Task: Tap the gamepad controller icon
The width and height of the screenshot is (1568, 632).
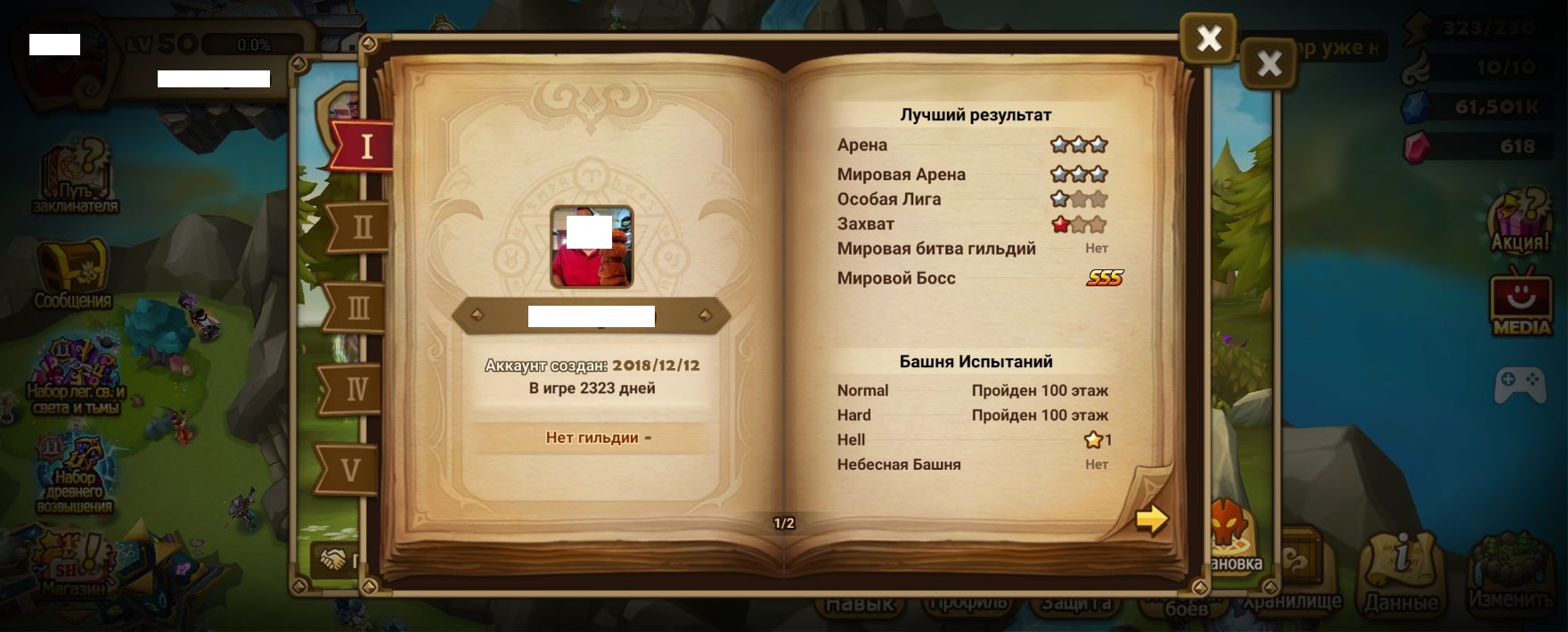Action: click(x=1519, y=385)
